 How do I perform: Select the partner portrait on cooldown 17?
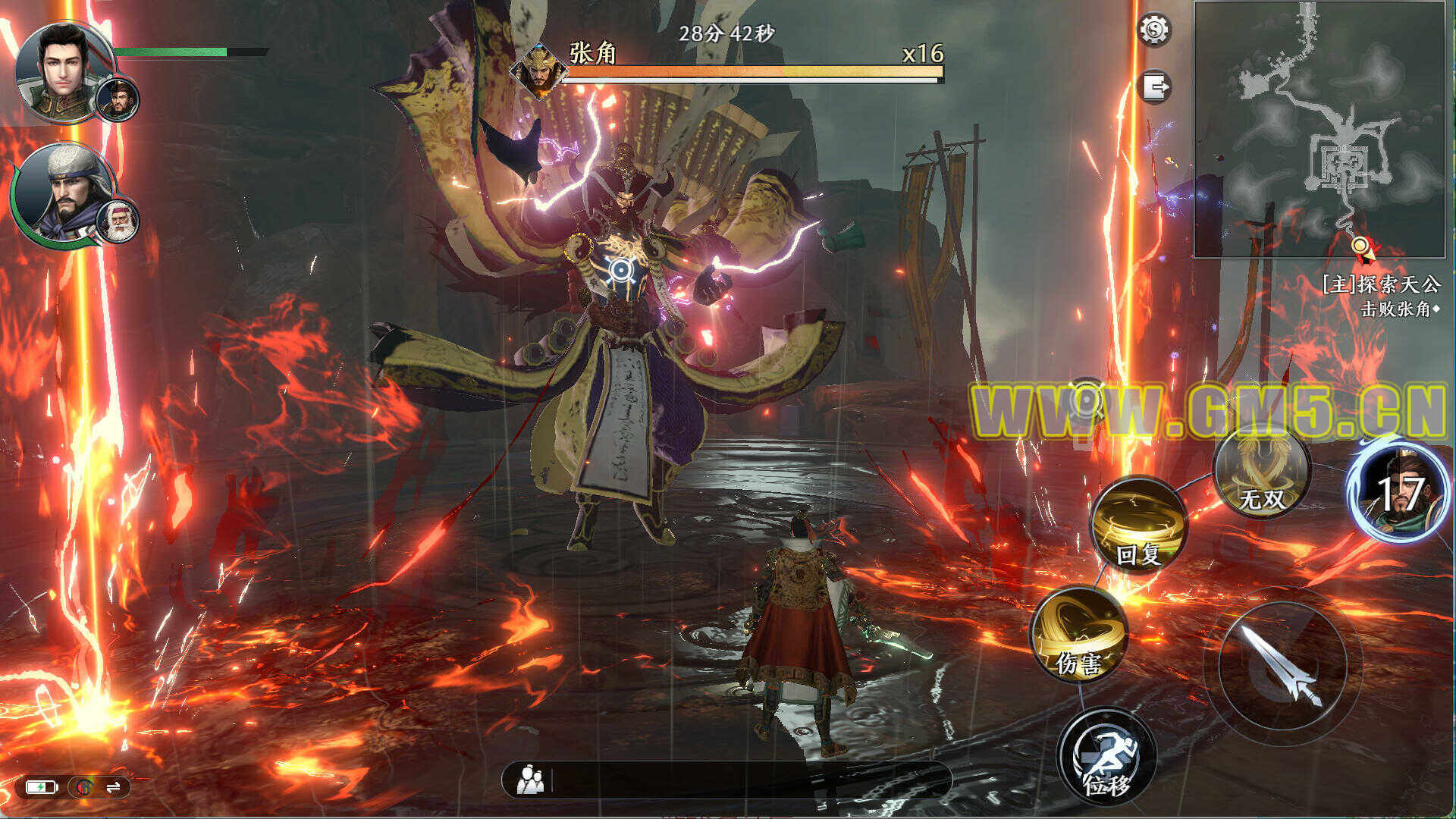[x=1398, y=492]
